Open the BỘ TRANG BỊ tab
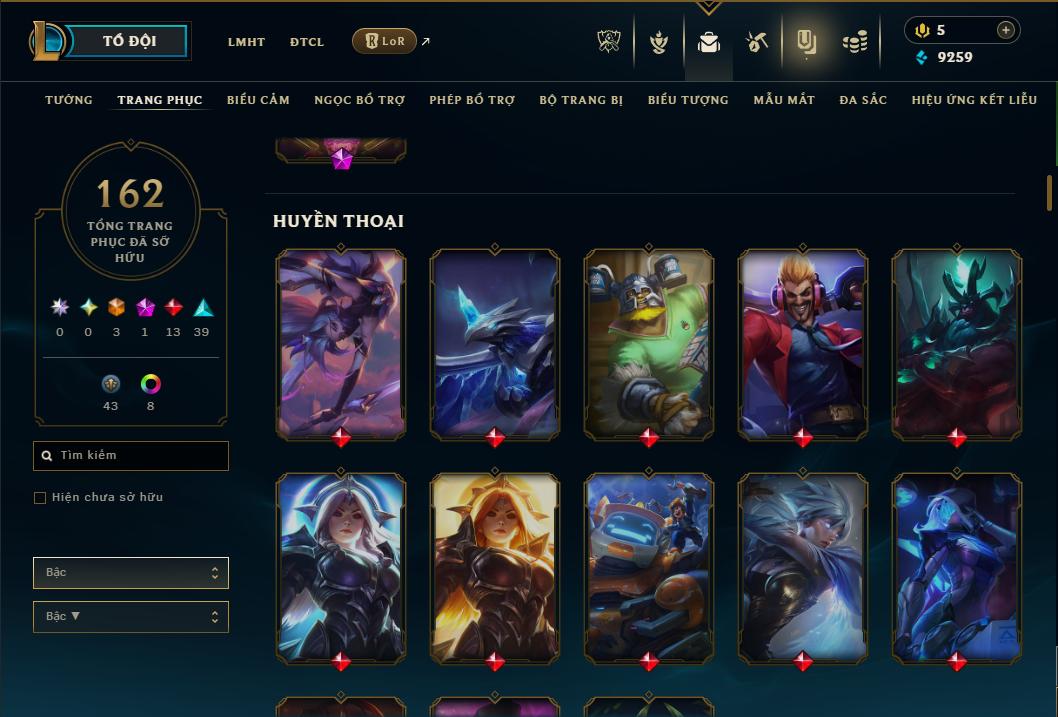This screenshot has width=1058, height=717. [581, 100]
